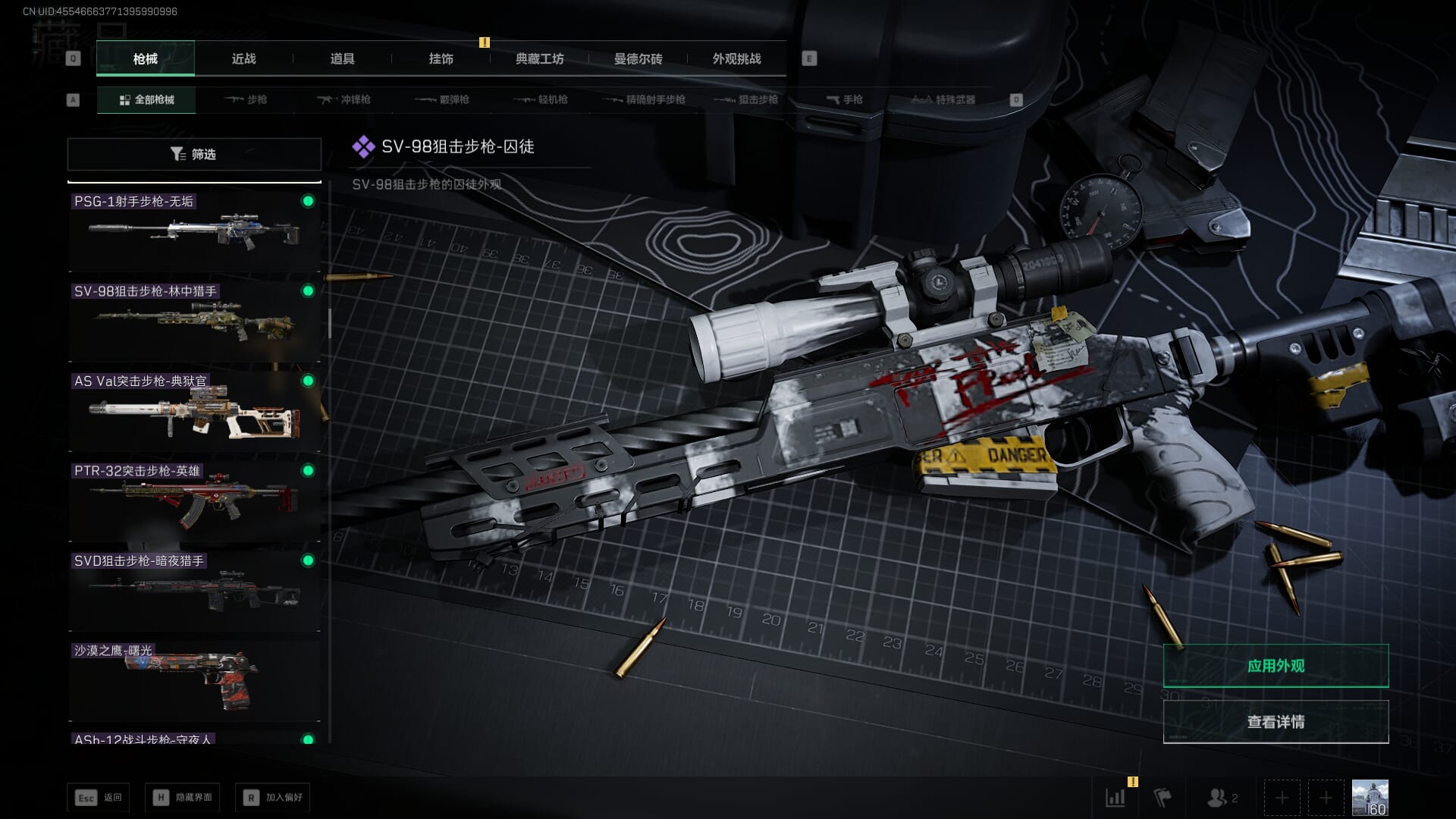The height and width of the screenshot is (819, 1456).
Task: Select the PSG-1射手步枪-无垢 skin
Action: click(x=194, y=231)
